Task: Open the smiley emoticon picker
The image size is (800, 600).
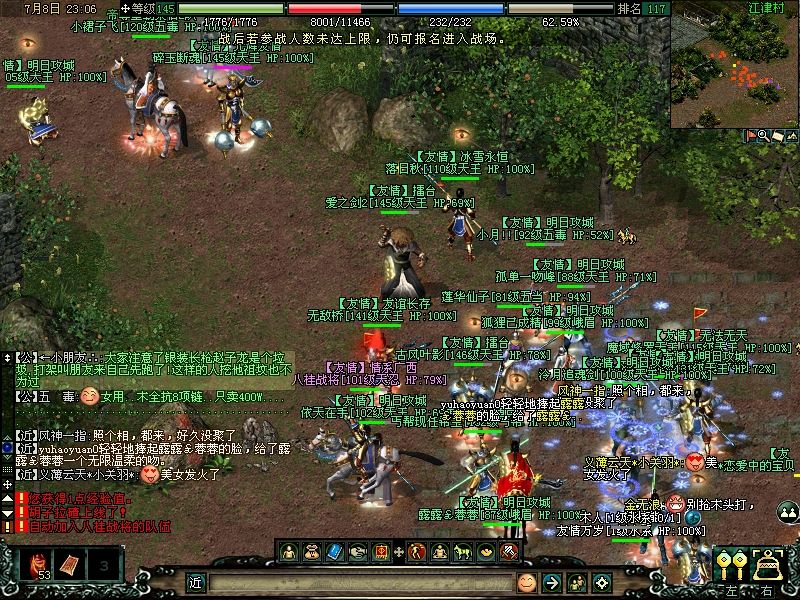Action: pyautogui.click(x=527, y=581)
